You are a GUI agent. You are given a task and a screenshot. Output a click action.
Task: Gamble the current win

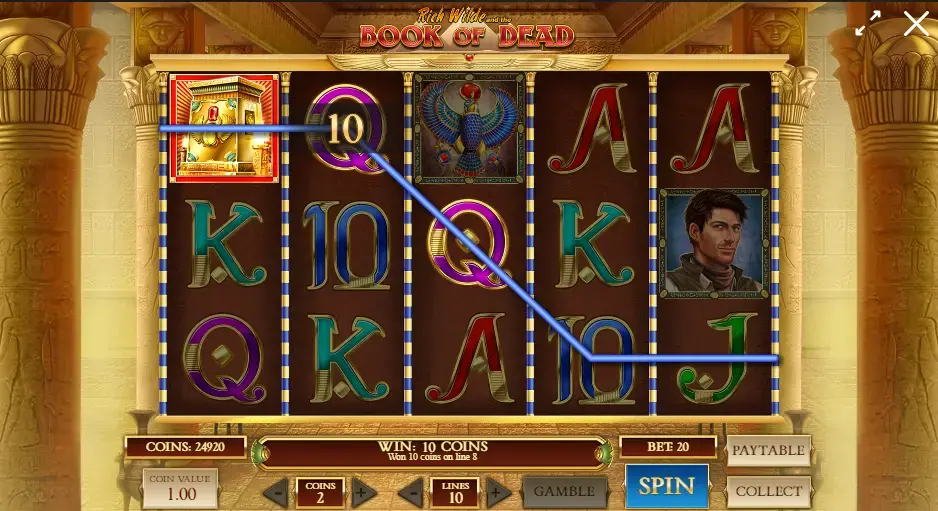click(564, 491)
